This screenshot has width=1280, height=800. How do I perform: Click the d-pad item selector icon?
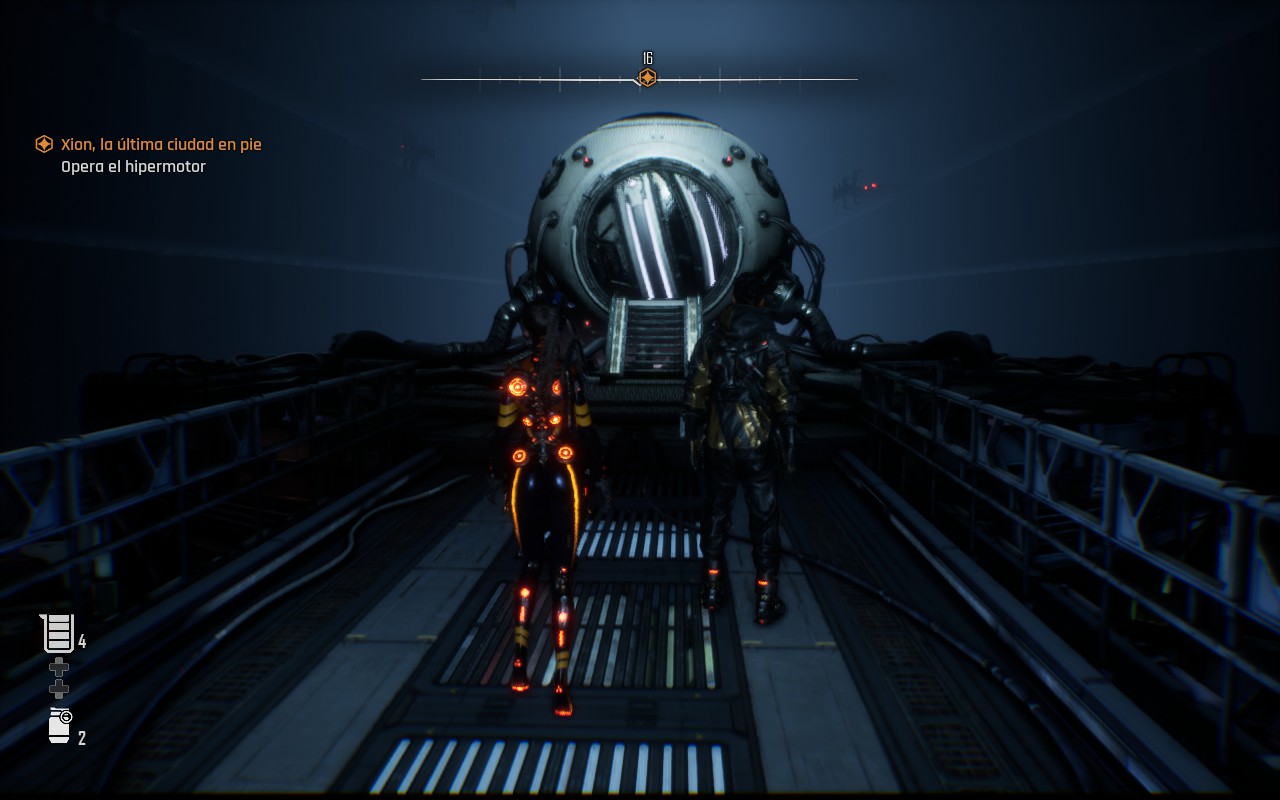tap(59, 678)
